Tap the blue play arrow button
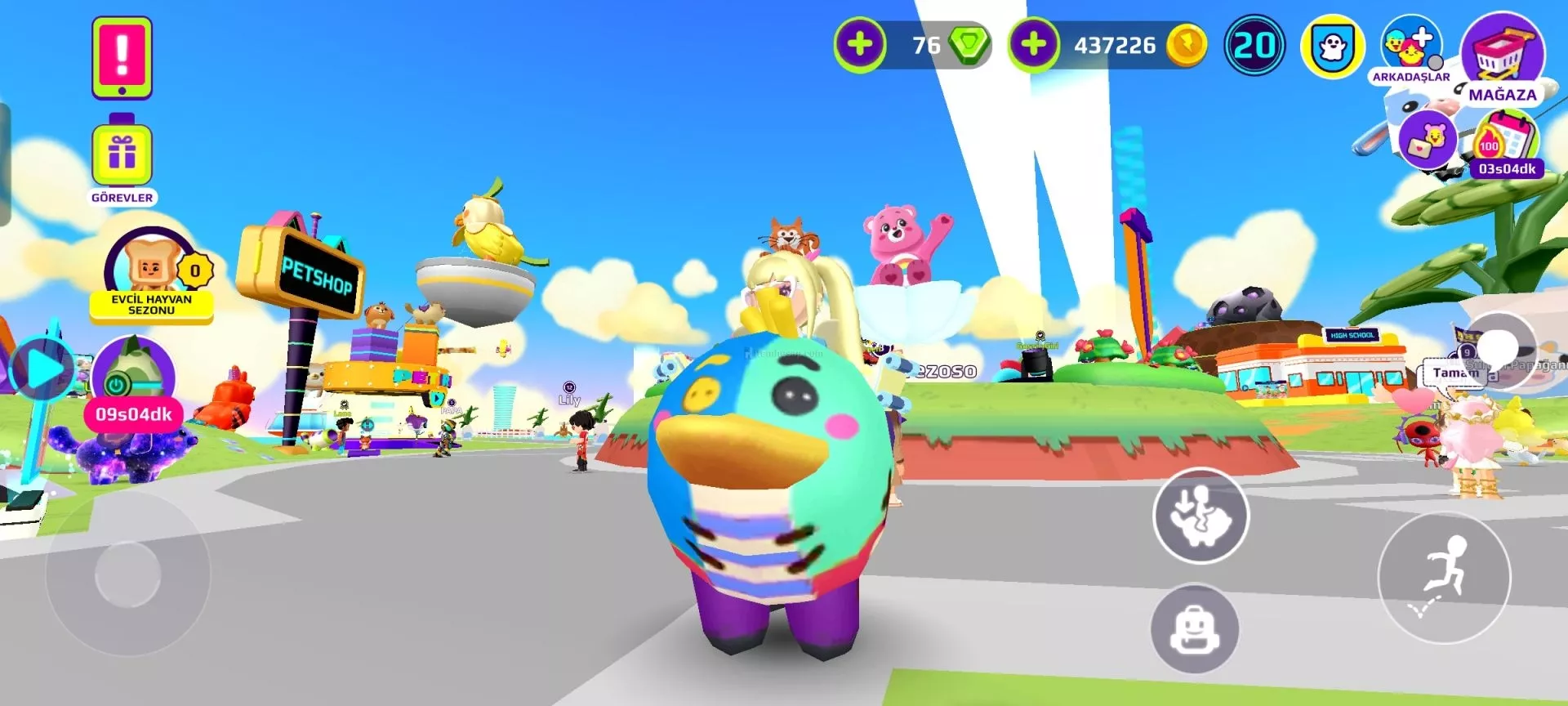This screenshot has height=706, width=1568. 42,369
